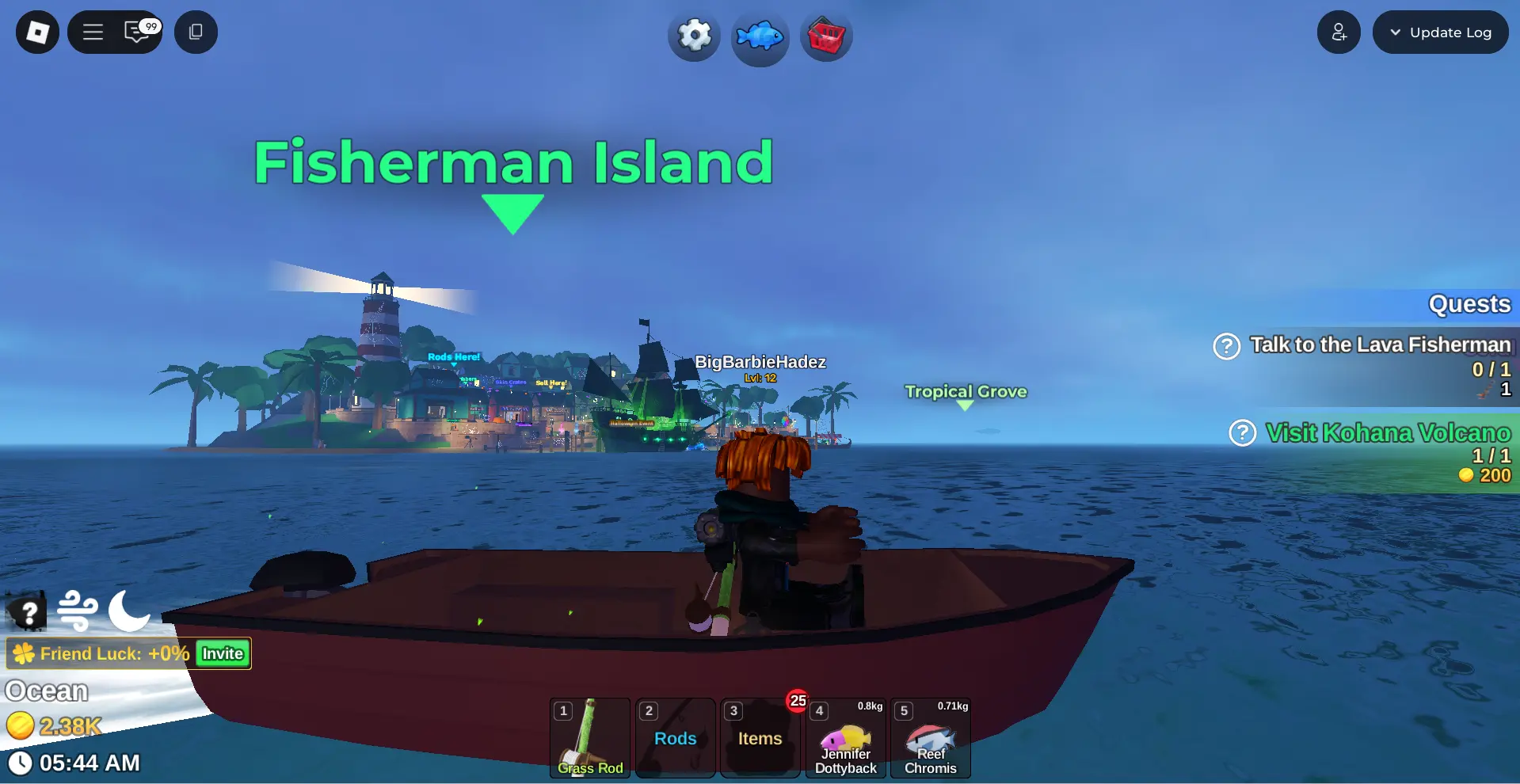Open the fish index icon at top center
The height and width of the screenshot is (784, 1520).
(x=759, y=36)
